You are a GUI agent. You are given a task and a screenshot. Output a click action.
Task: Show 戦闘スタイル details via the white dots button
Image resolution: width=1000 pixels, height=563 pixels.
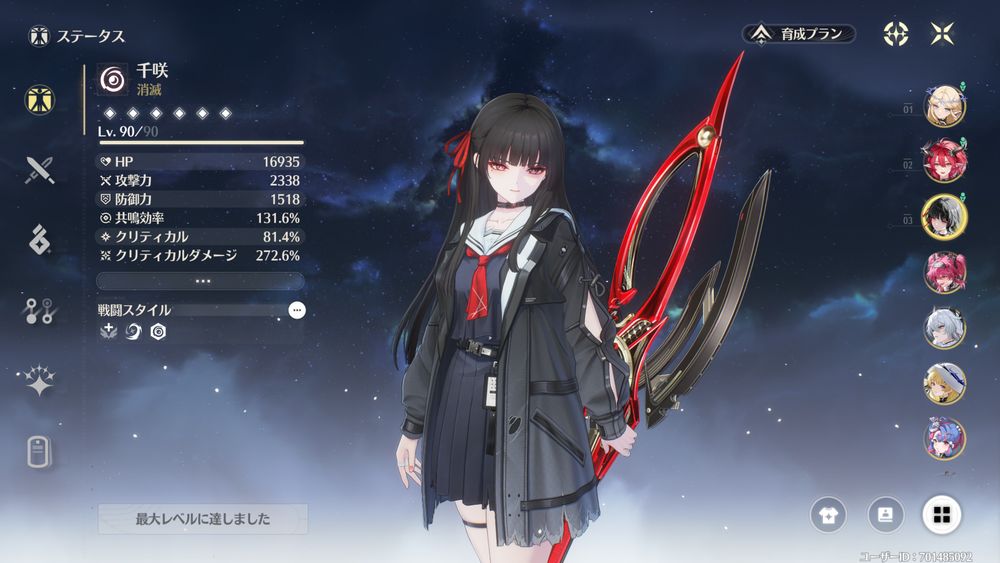click(296, 311)
